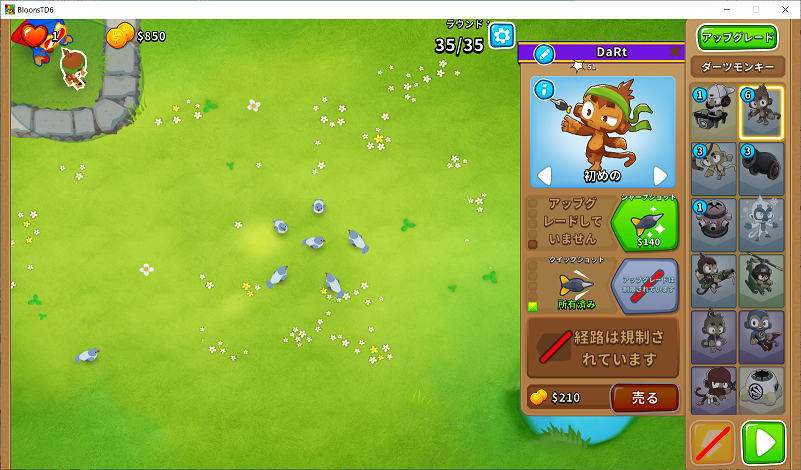Image resolution: width=801 pixels, height=470 pixels.
Task: Rename the tower with the pencil icon
Action: (x=544, y=53)
